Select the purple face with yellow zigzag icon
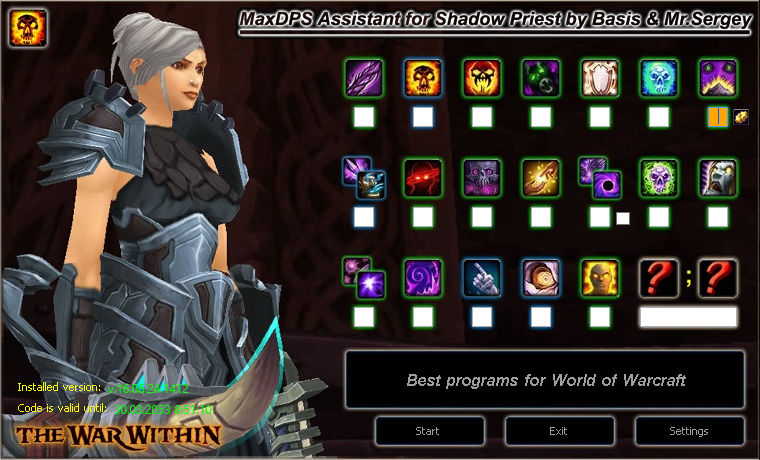Image resolution: width=760 pixels, height=460 pixels. tap(718, 77)
